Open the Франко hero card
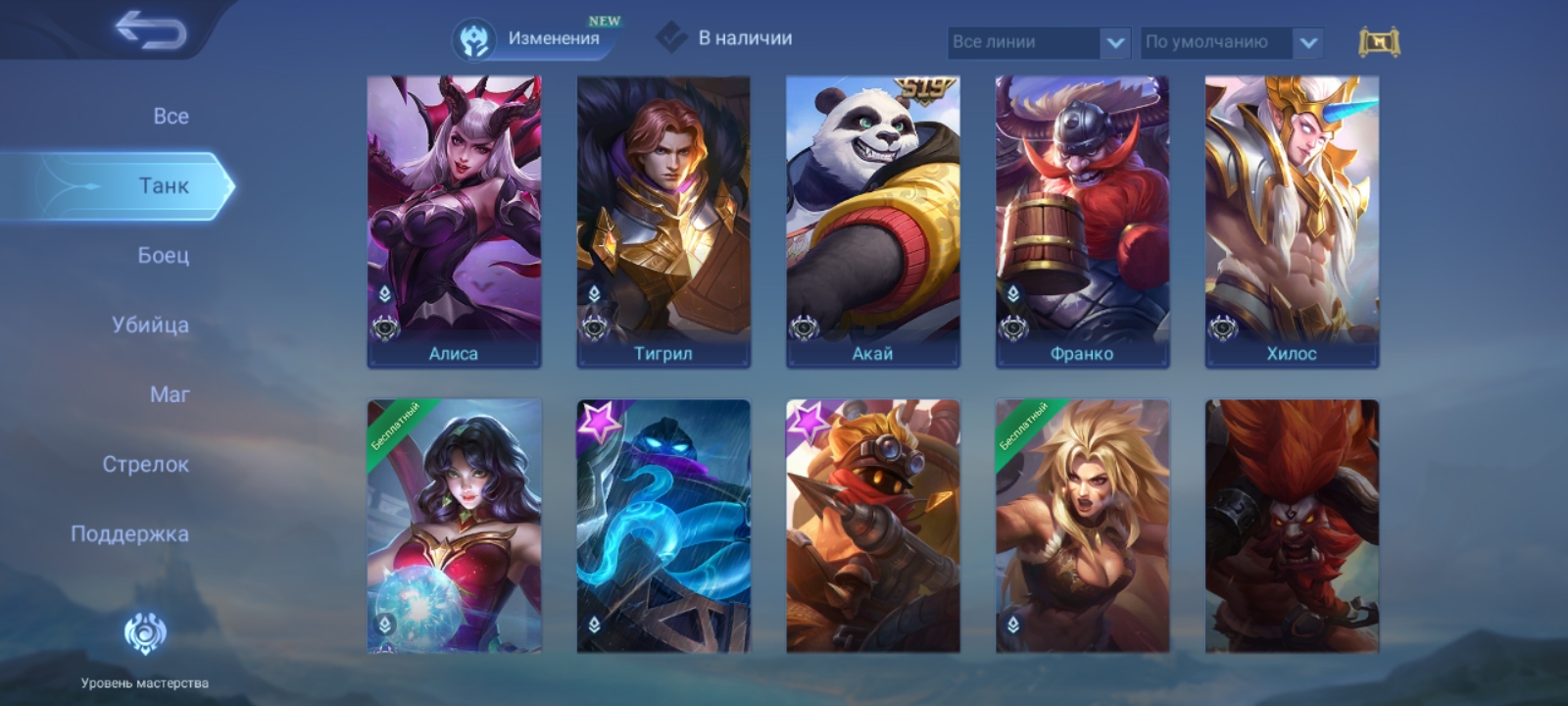Screen dimensions: 1568x706 tap(1082, 222)
